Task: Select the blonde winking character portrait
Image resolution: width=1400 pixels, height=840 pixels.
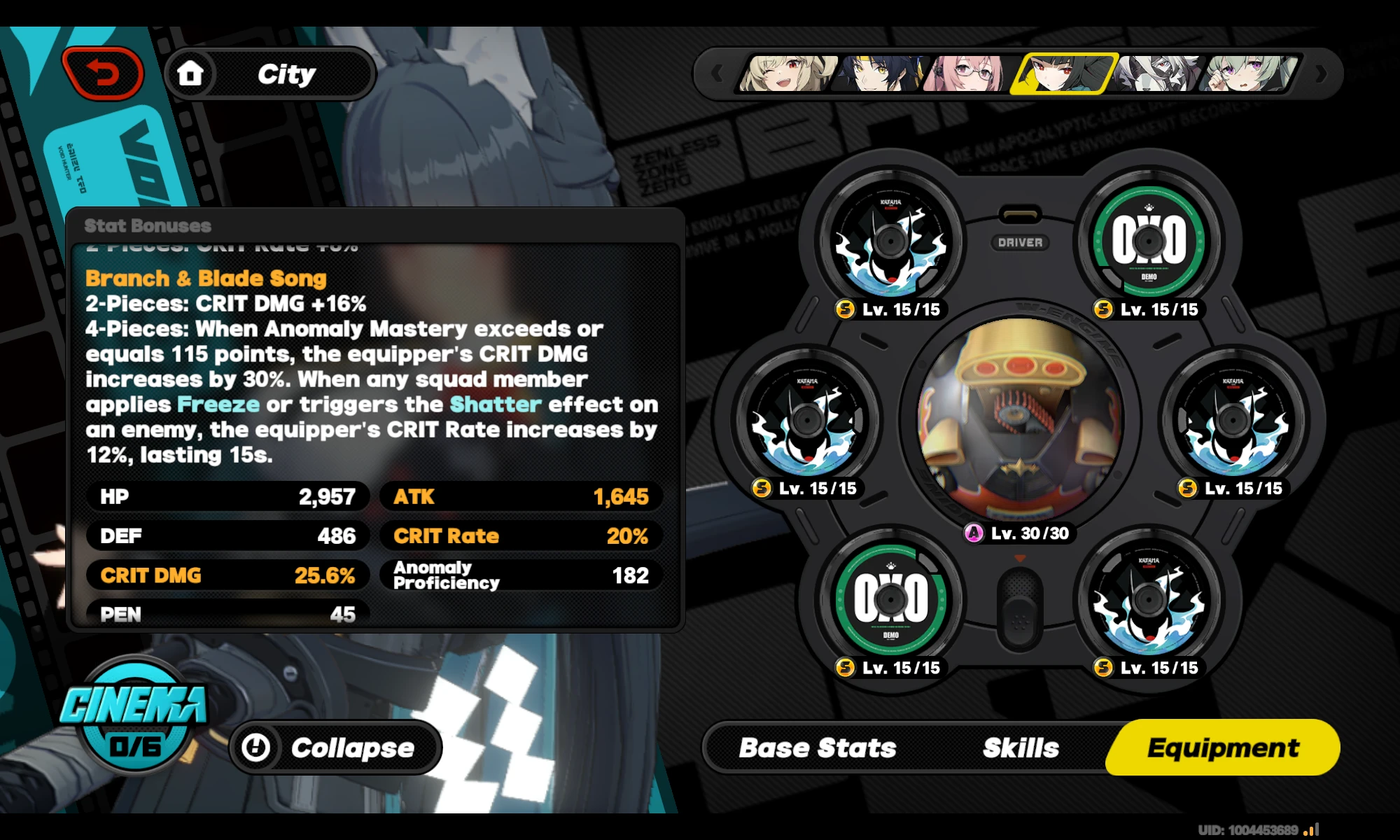Action: [787, 73]
